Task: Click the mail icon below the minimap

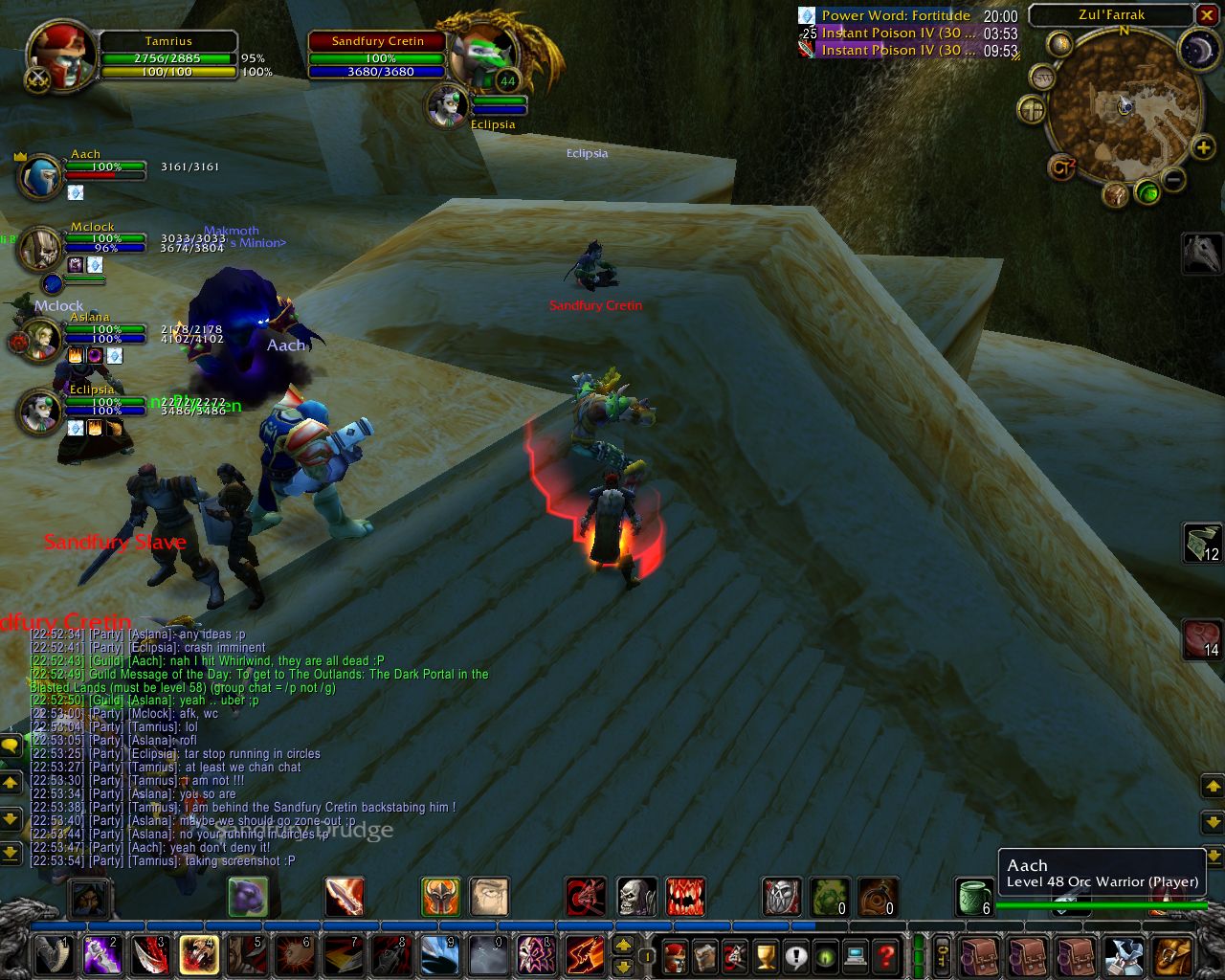Action: [1116, 195]
